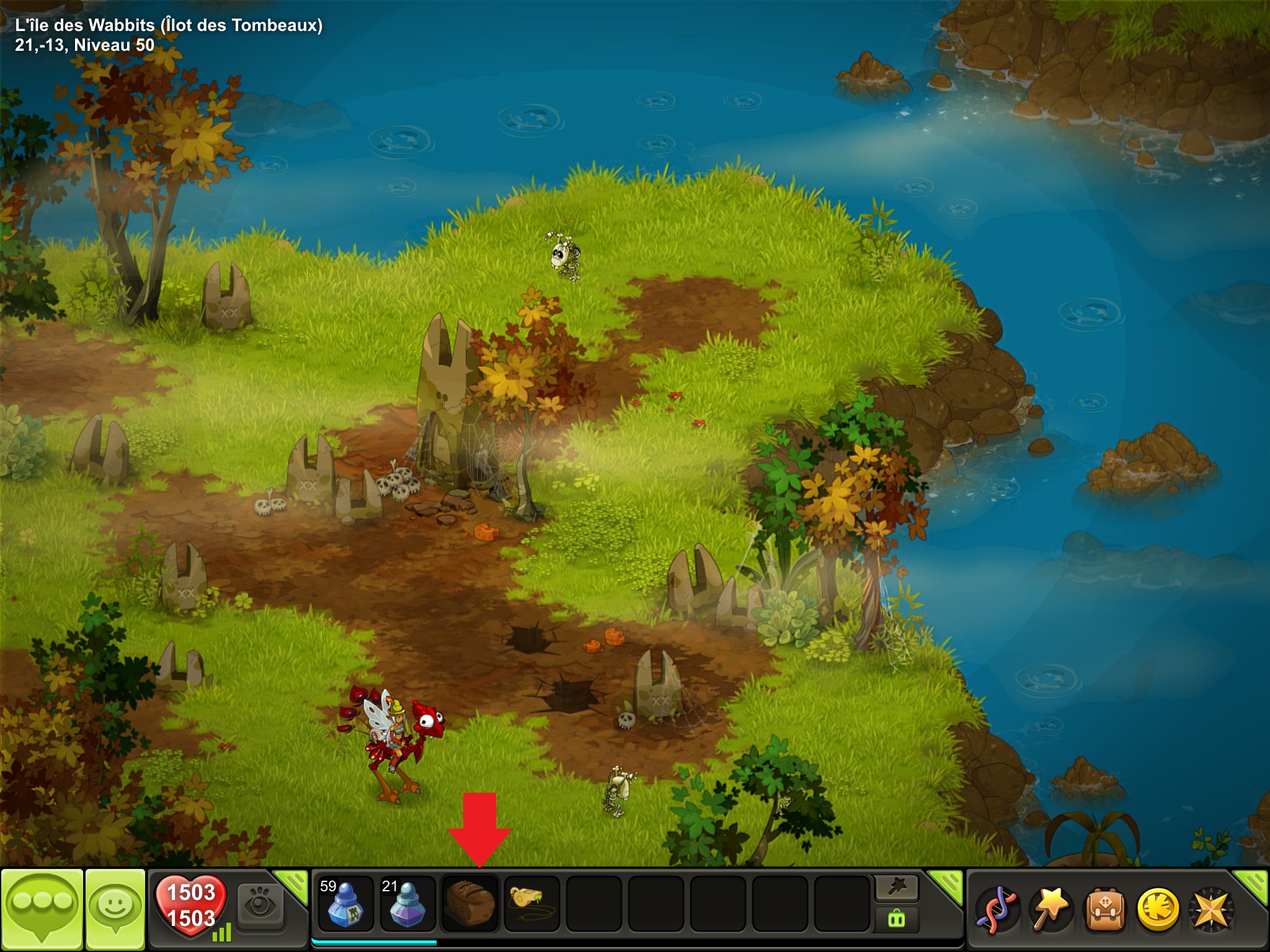Select the bread loaf shortcut slot
Screen dimensions: 1270x952
pos(469,904)
